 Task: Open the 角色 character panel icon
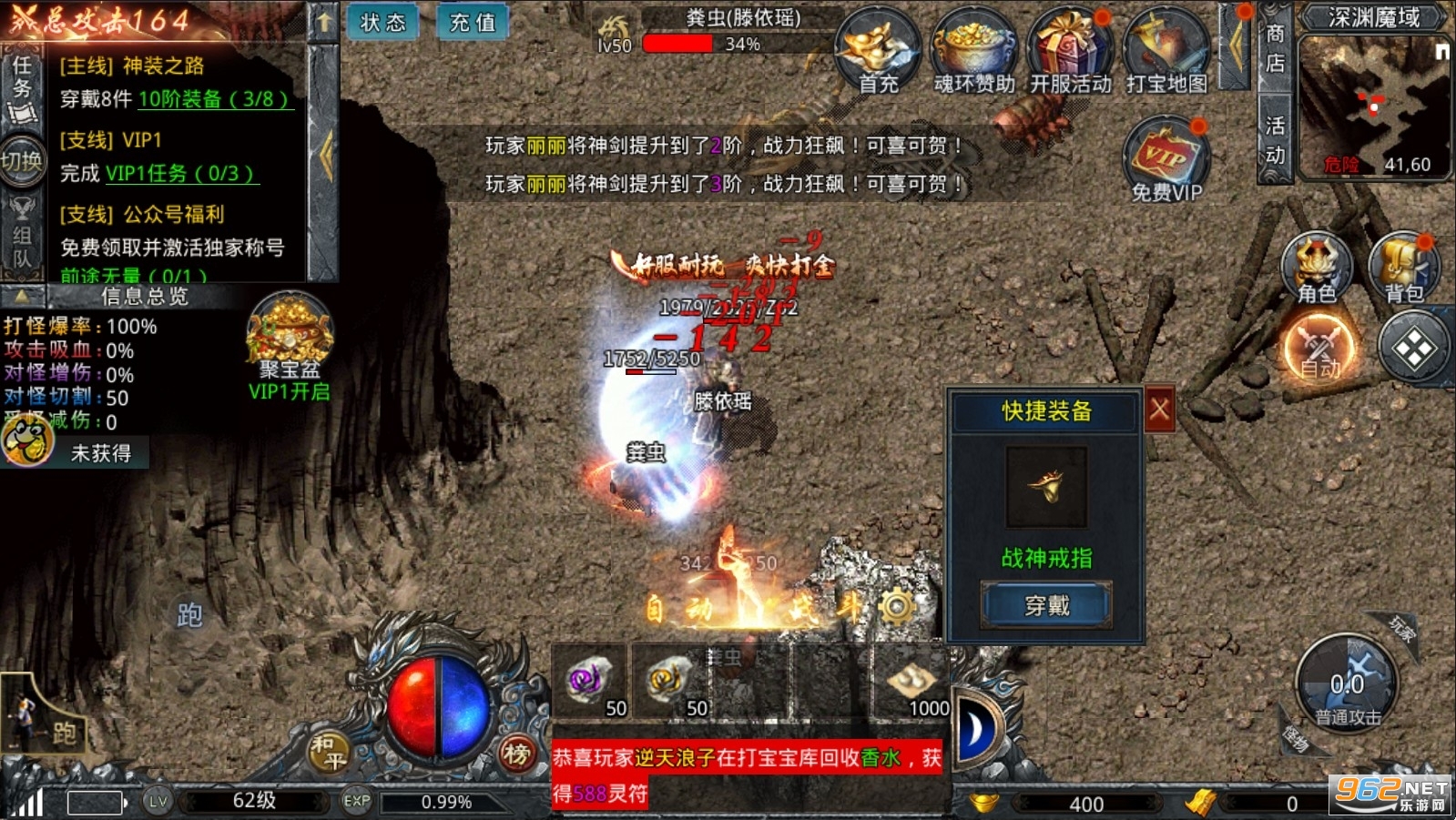click(x=1314, y=264)
